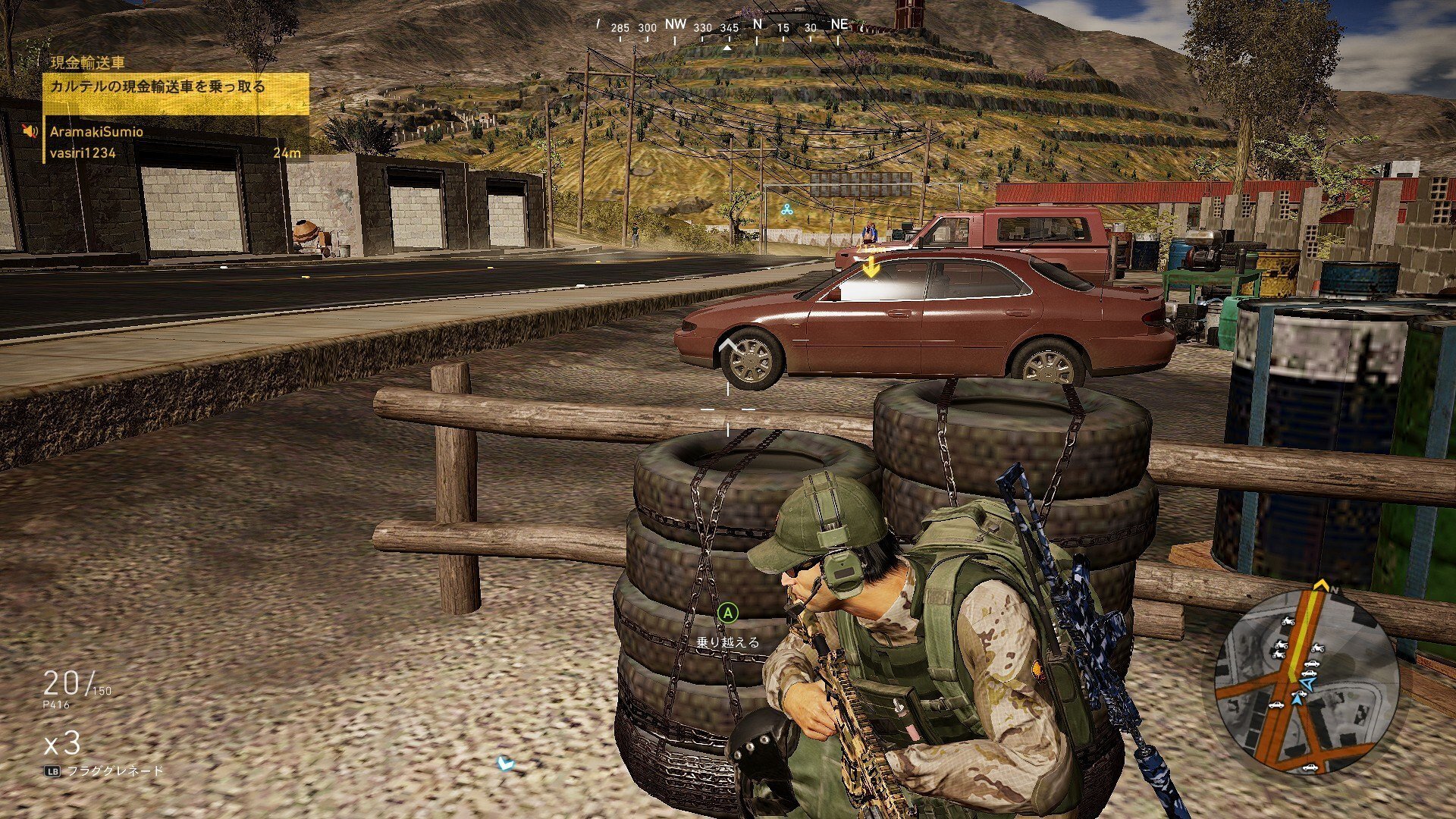Click the compass heading bar
Viewport: 1456px width, 819px height.
(728, 27)
